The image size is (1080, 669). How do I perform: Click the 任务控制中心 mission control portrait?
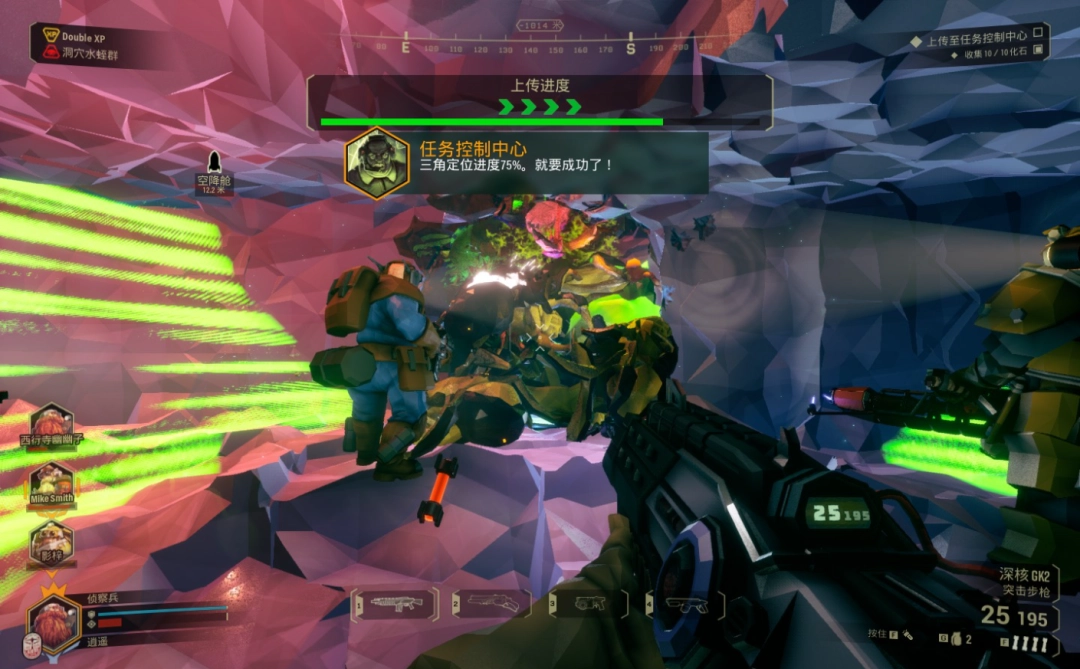pyautogui.click(x=377, y=163)
